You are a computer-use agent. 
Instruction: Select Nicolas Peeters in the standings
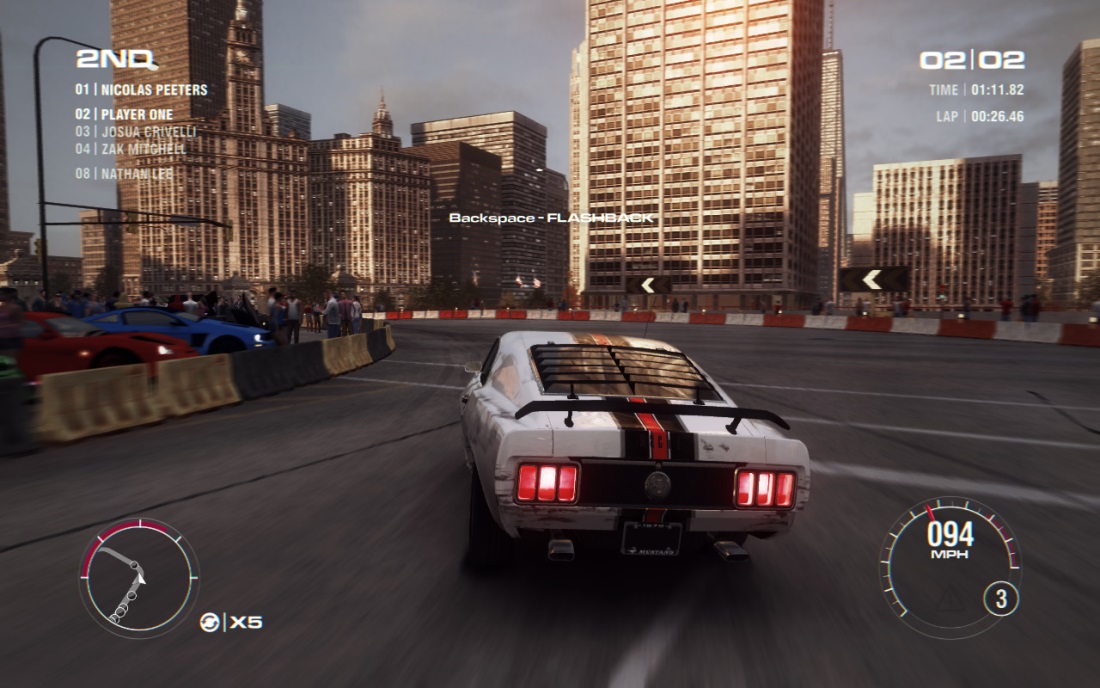click(141, 90)
